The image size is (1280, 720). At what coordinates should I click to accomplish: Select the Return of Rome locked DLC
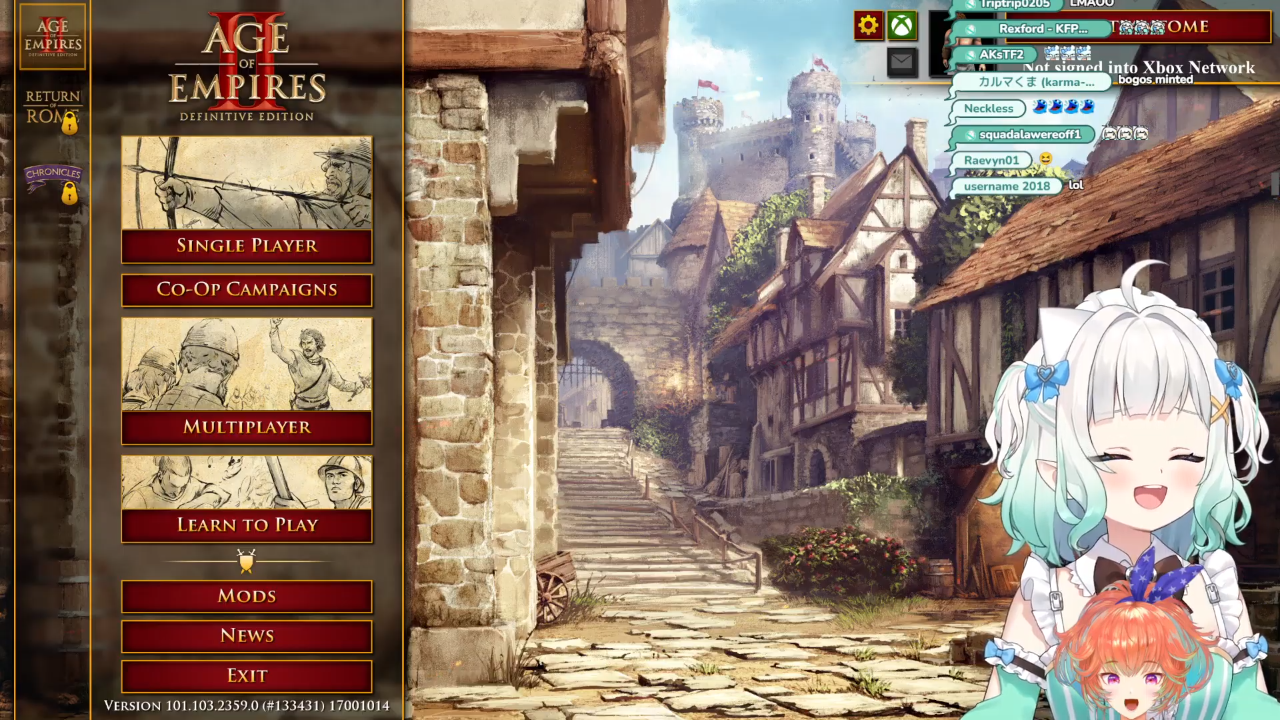pyautogui.click(x=53, y=110)
